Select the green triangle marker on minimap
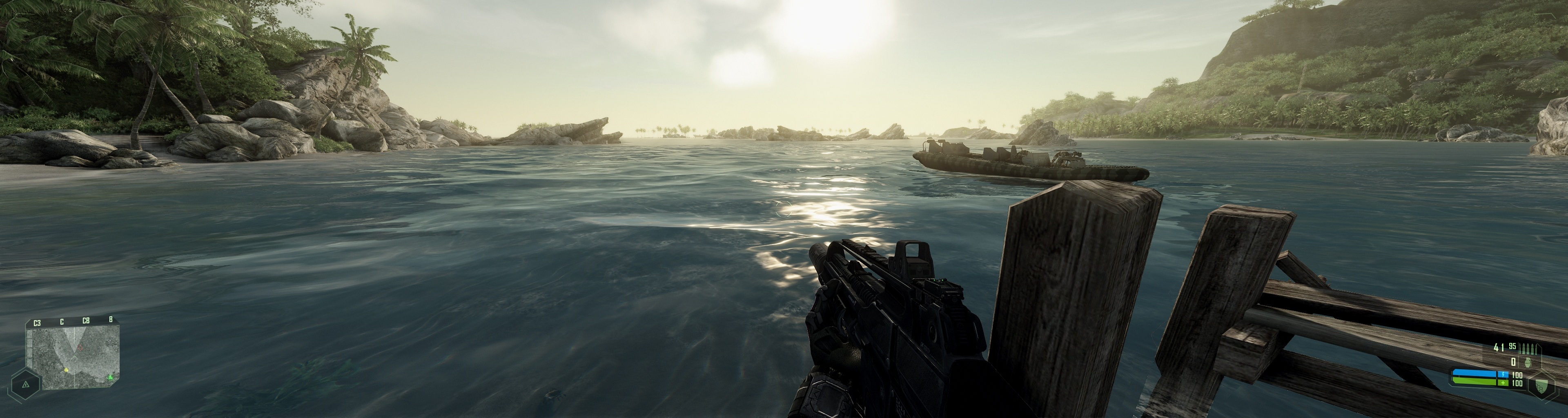 110,378
